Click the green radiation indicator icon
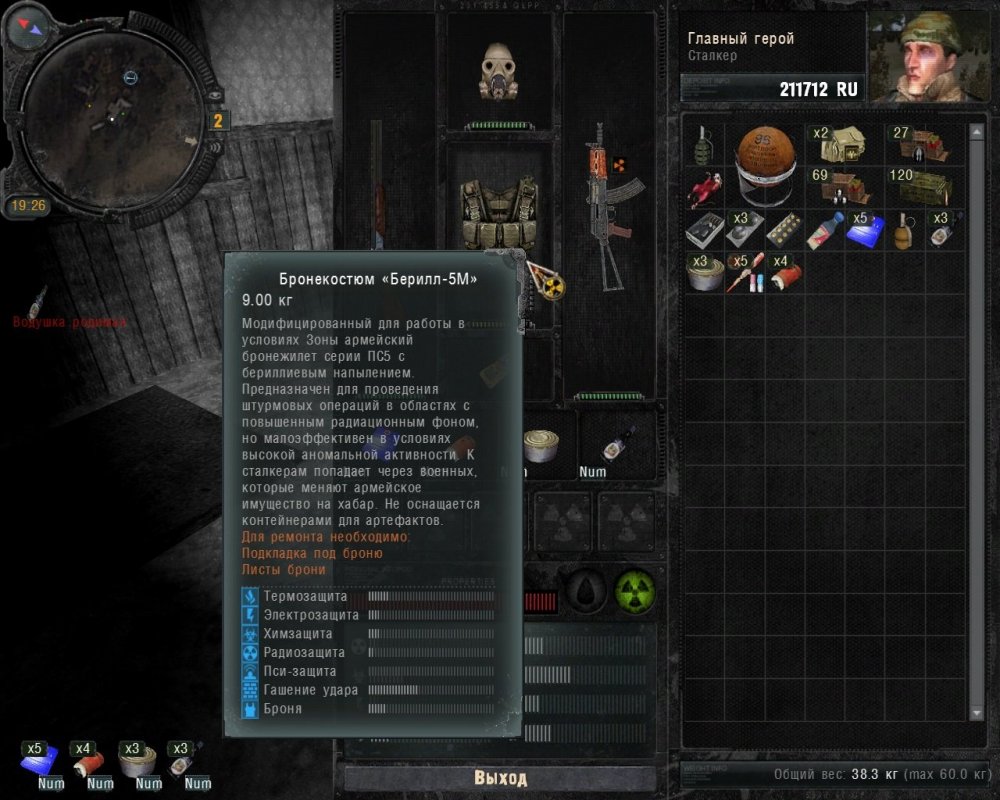1000x800 pixels. [x=634, y=592]
